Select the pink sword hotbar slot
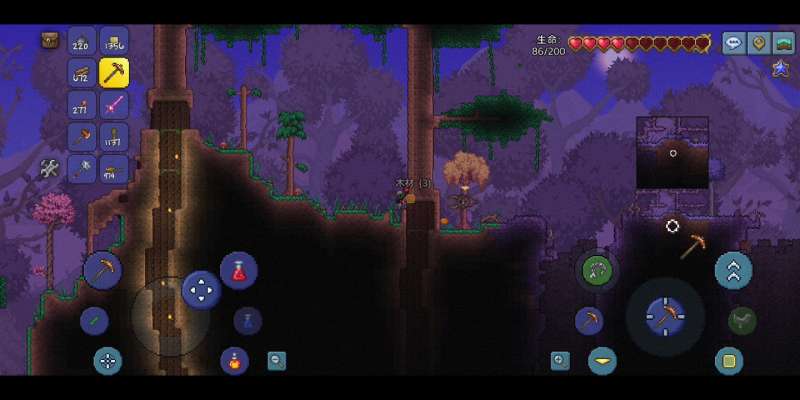This screenshot has height=400, width=800. pos(114,105)
